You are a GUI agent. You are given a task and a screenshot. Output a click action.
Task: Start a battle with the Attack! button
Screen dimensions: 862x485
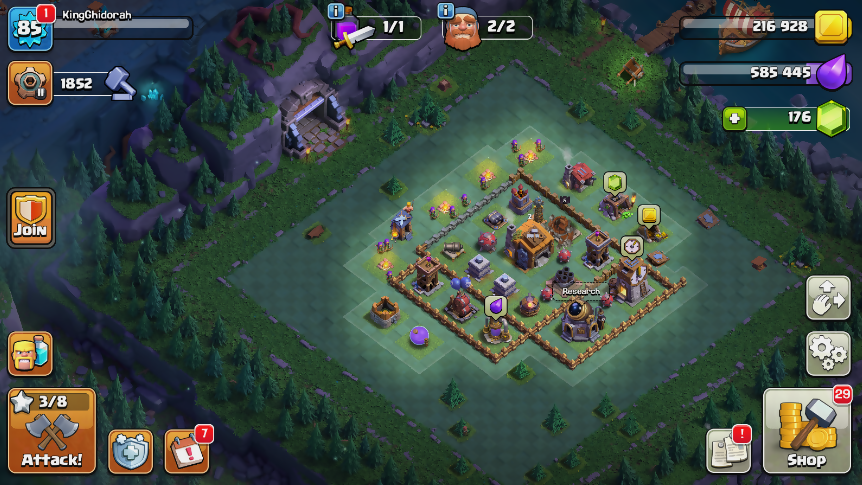click(52, 431)
